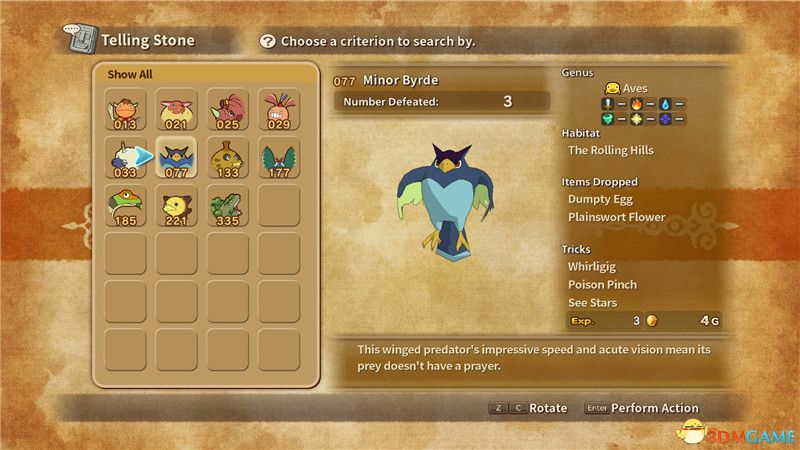800x450 pixels.
Task: Open creature entry 033
Action: pos(125,158)
